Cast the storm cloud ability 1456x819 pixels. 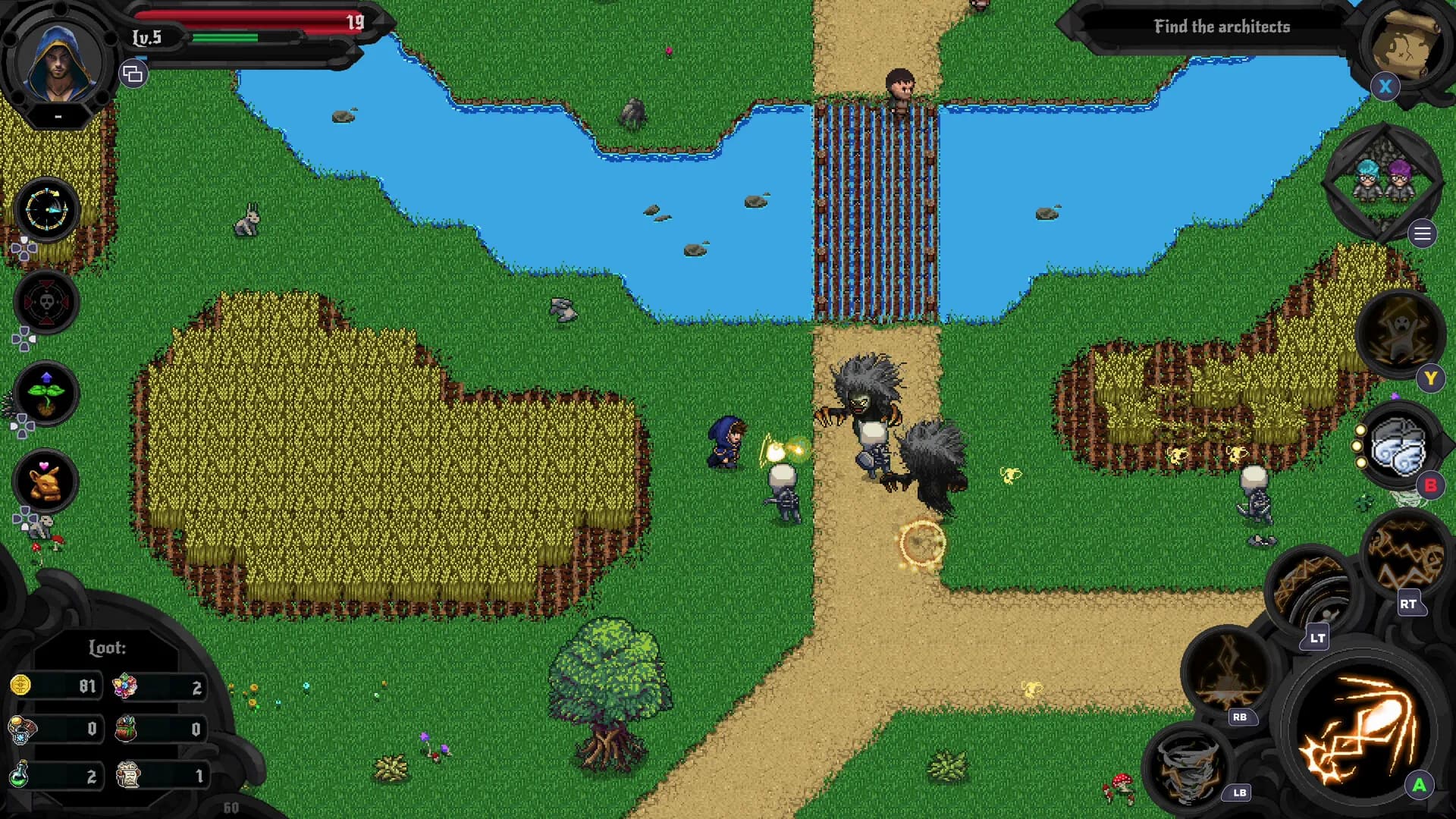1399,447
